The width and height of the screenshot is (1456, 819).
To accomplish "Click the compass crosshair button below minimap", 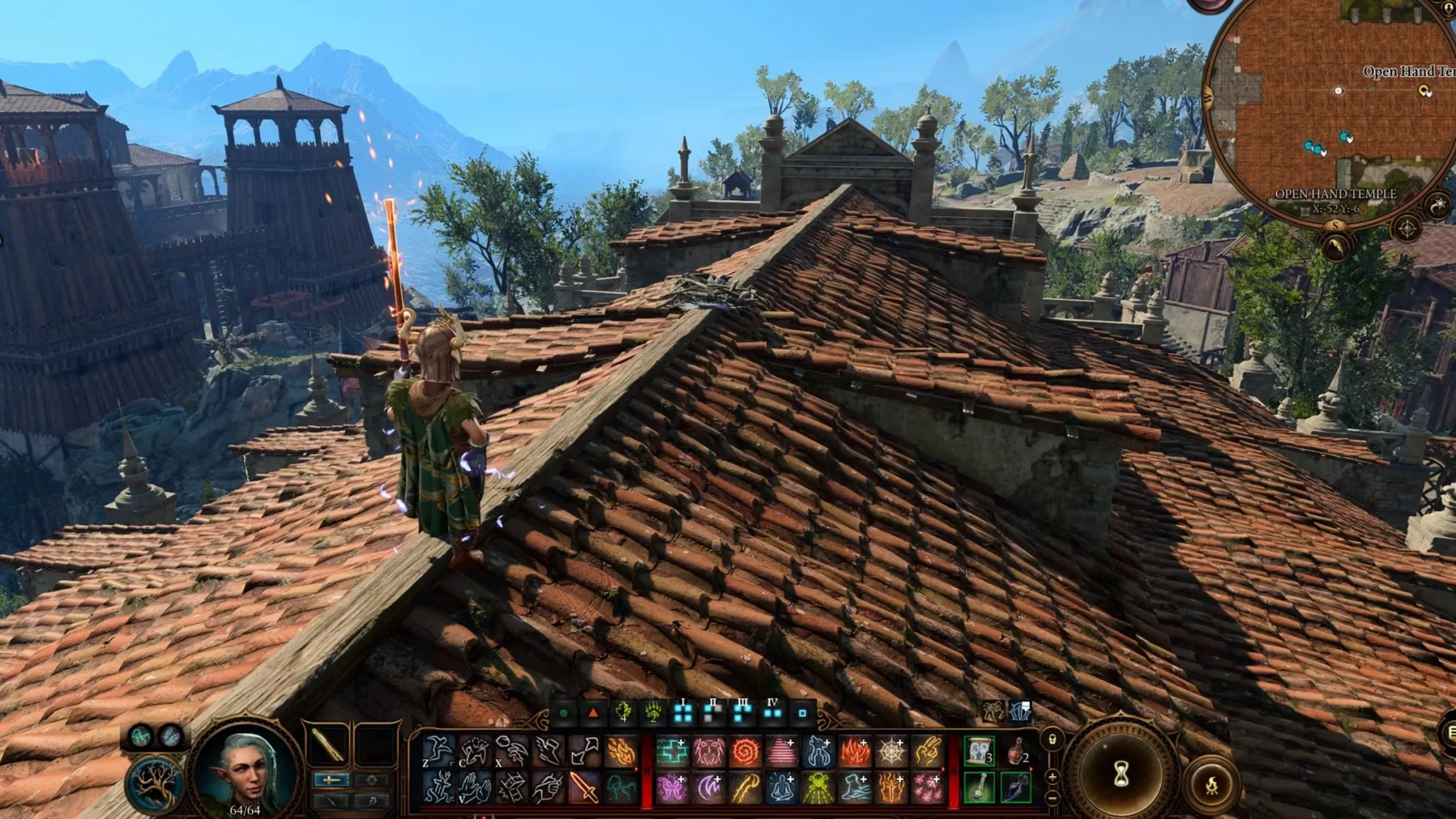I will 1406,229.
